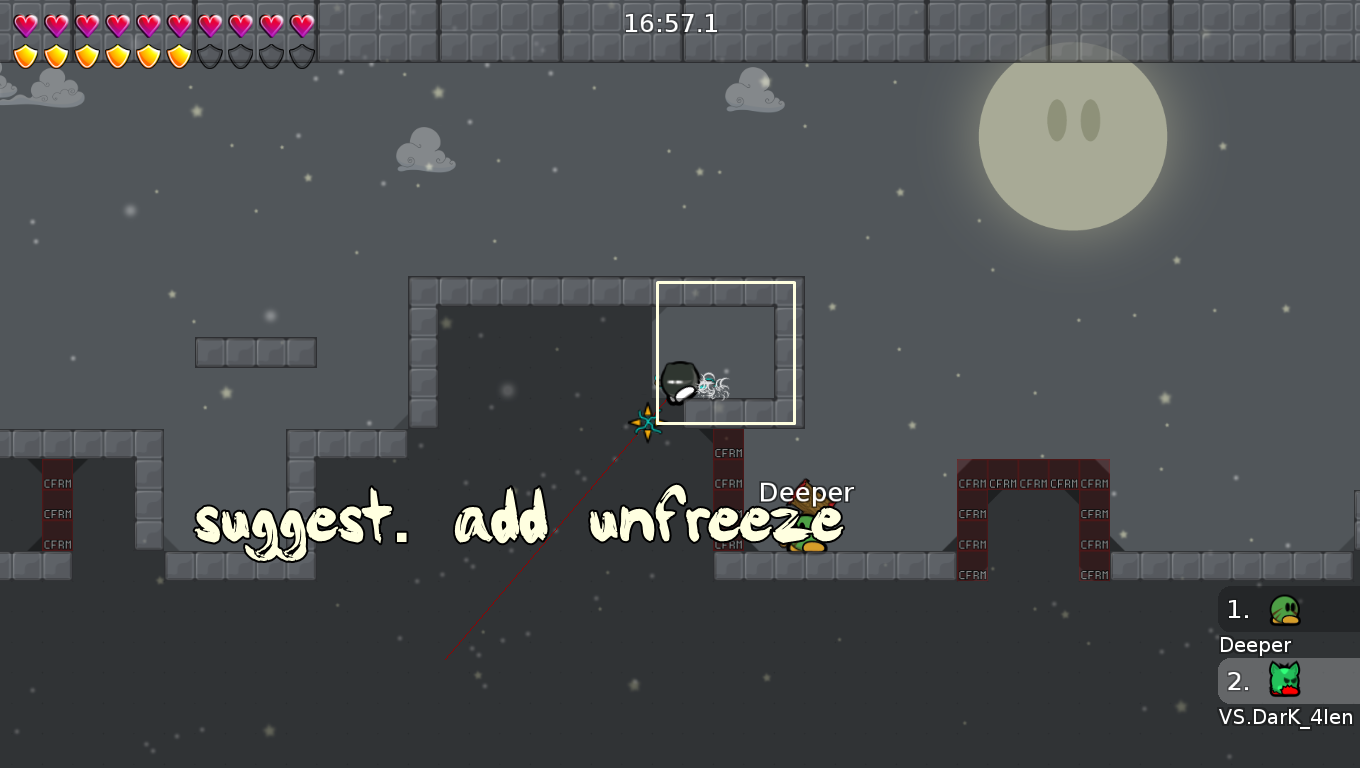The height and width of the screenshot is (768, 1360).
Task: Click the first pink heart icon
Action: pyautogui.click(x=26, y=23)
